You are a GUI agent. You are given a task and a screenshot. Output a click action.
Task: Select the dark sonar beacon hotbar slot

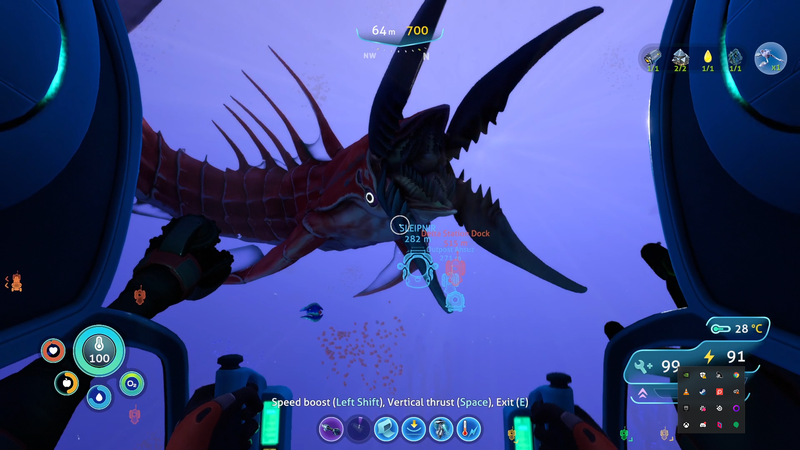pyautogui.click(x=359, y=429)
